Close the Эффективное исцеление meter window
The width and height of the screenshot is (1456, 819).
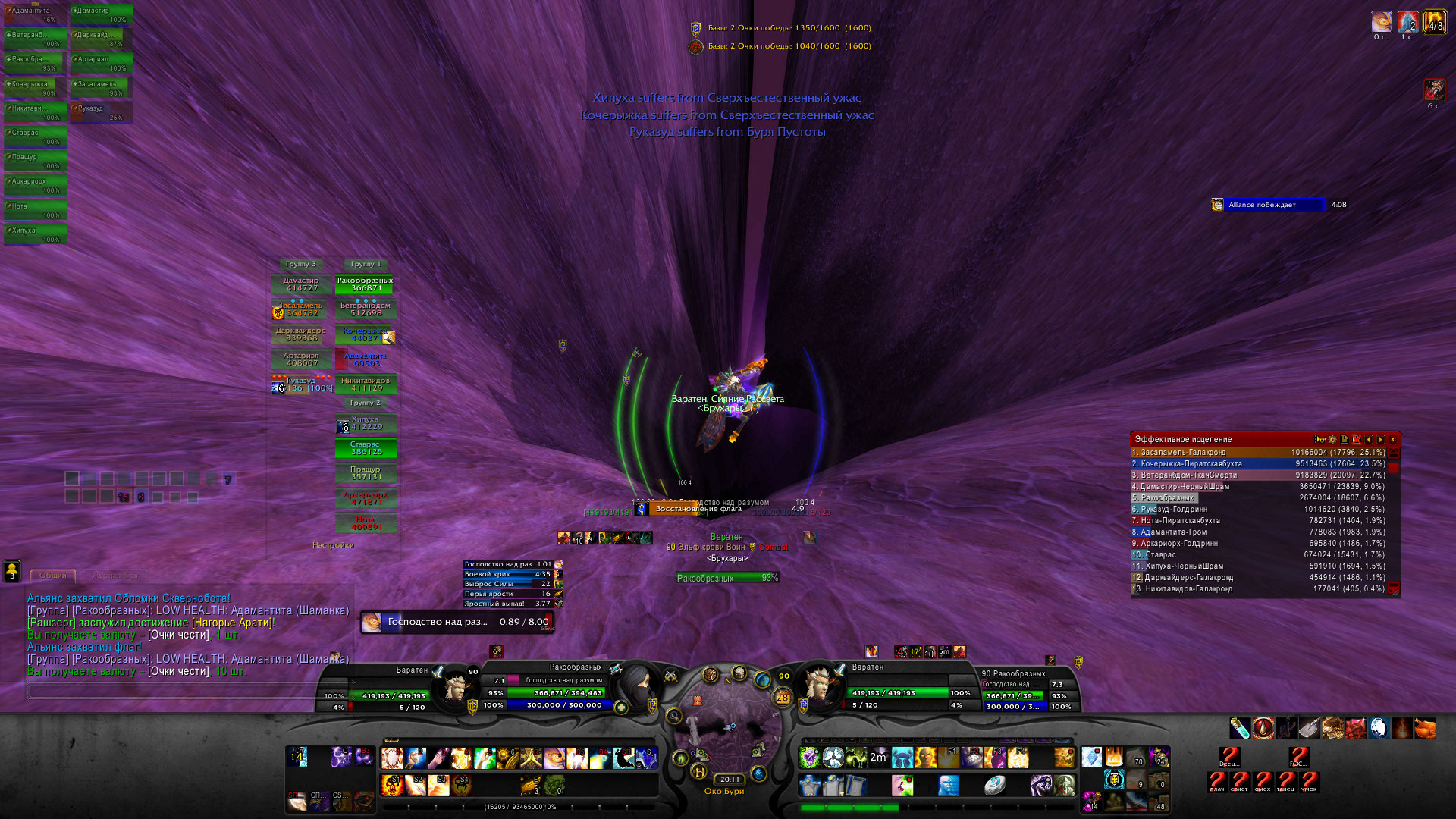pos(1392,439)
